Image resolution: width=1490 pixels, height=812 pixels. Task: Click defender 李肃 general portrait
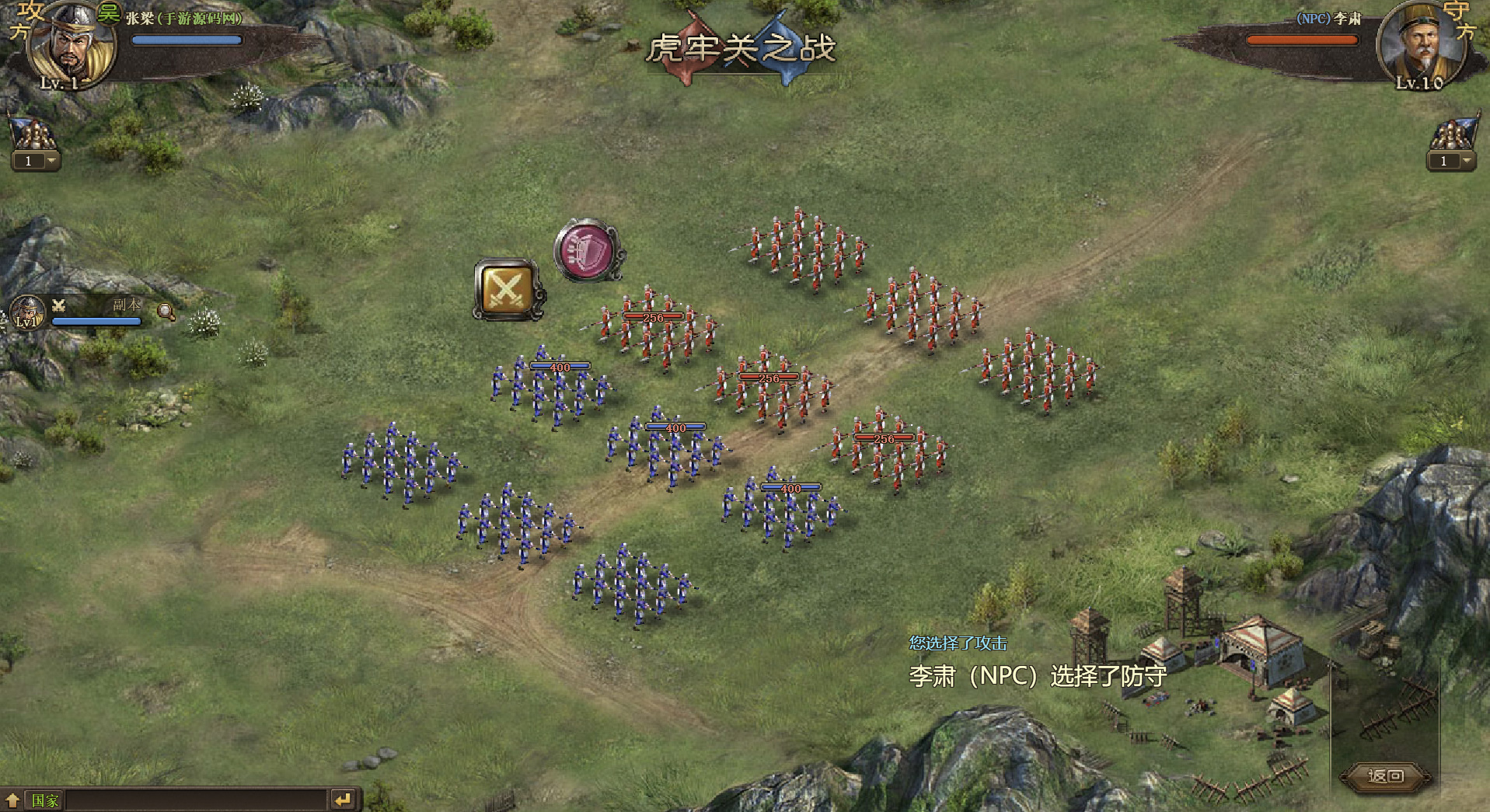pyautogui.click(x=1418, y=43)
